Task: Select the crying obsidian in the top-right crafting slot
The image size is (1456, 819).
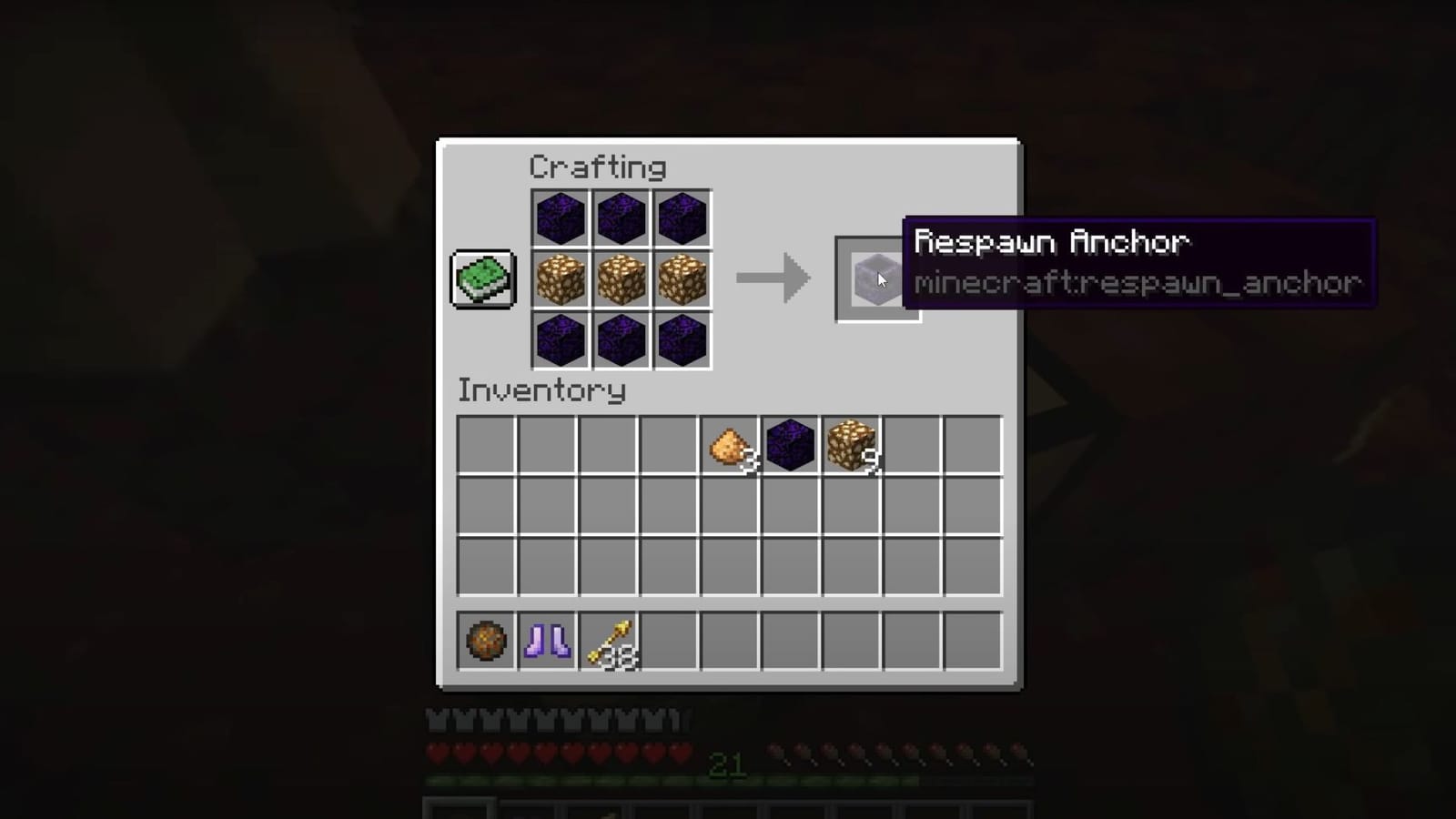Action: click(x=682, y=217)
